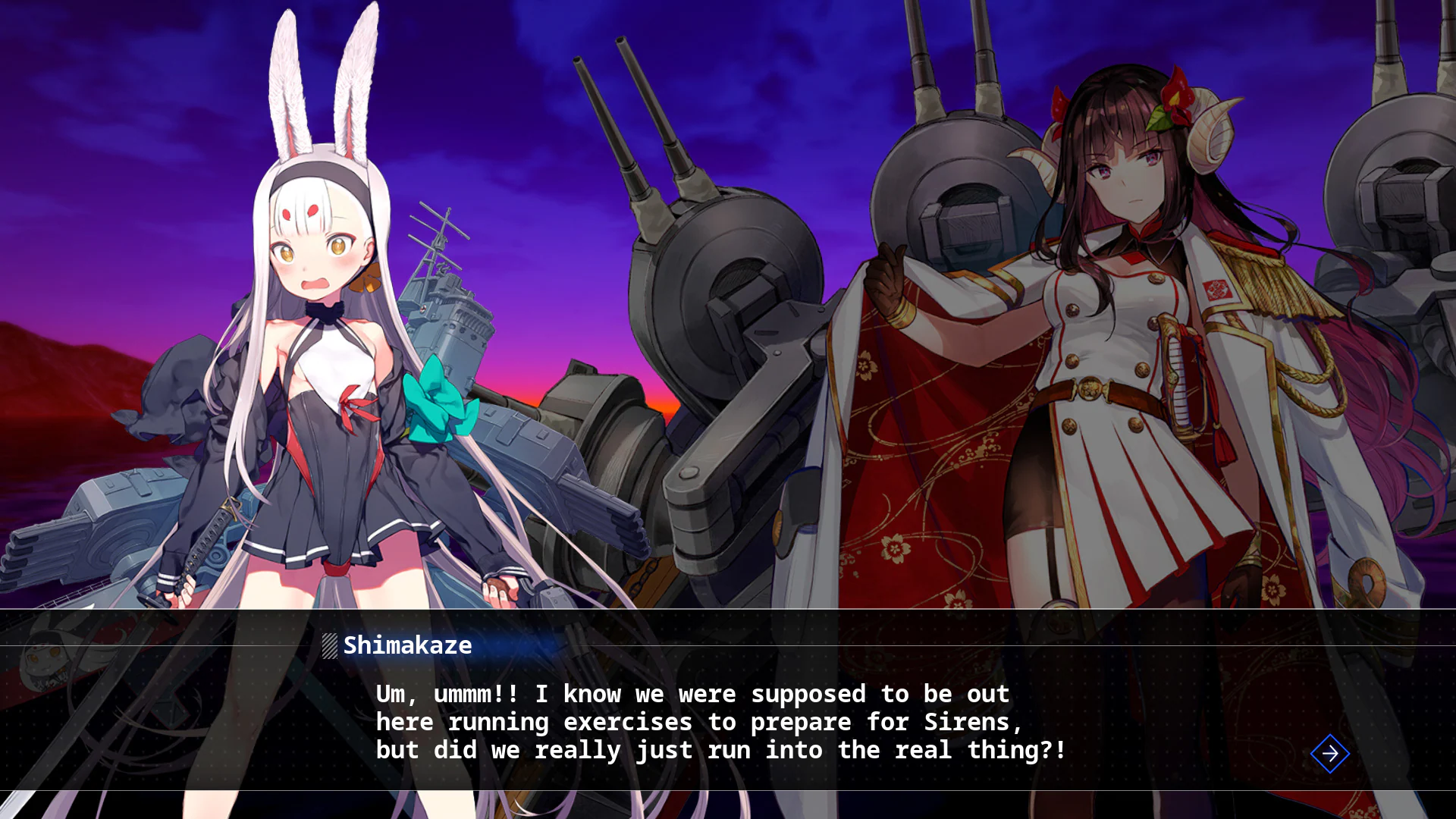Click the diamond arrow to advance dialogue
1456x819 pixels.
click(1329, 754)
